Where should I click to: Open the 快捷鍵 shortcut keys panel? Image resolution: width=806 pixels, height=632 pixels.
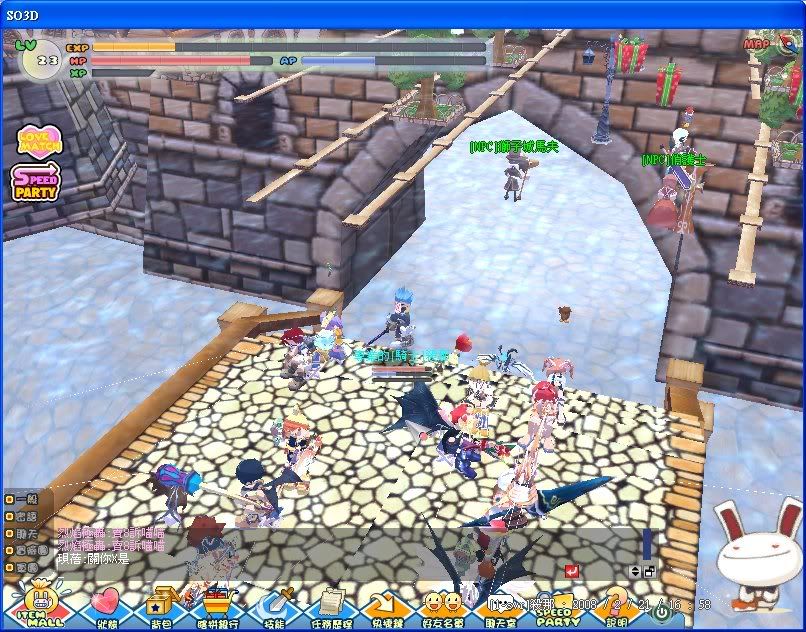[386, 604]
